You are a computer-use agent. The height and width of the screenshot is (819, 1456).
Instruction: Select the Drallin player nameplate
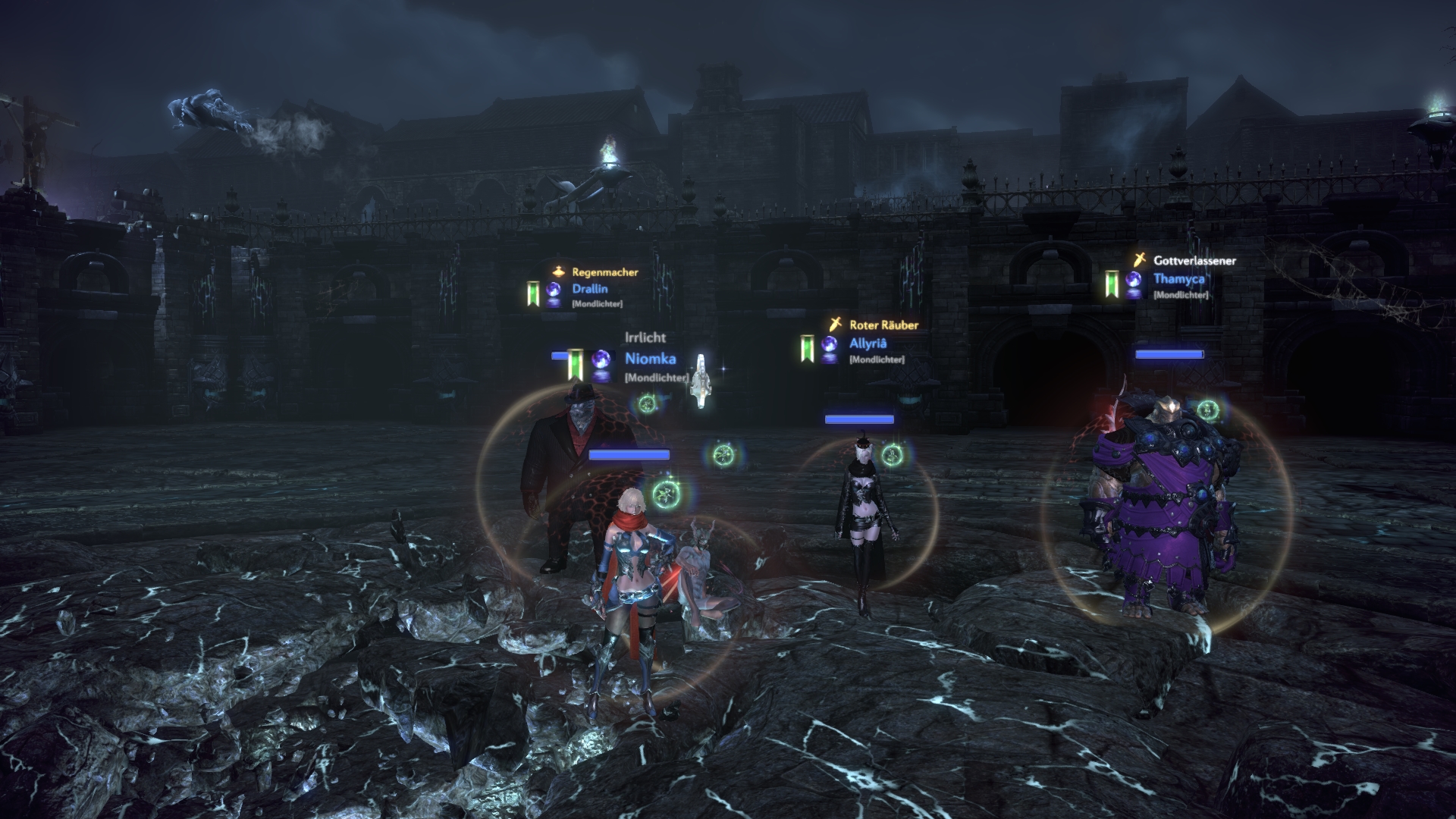point(589,289)
